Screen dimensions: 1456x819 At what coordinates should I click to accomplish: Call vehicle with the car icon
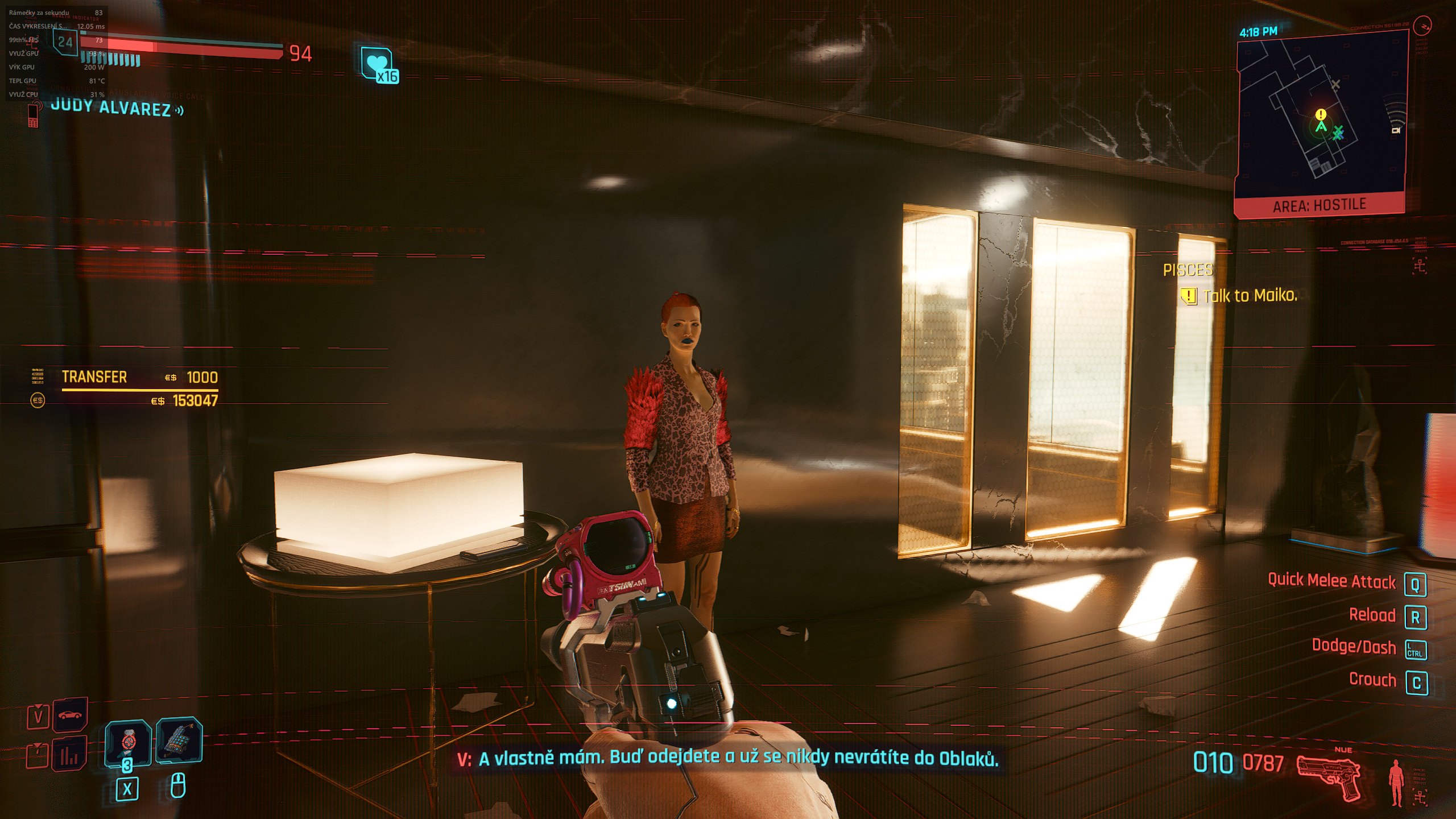tap(71, 714)
